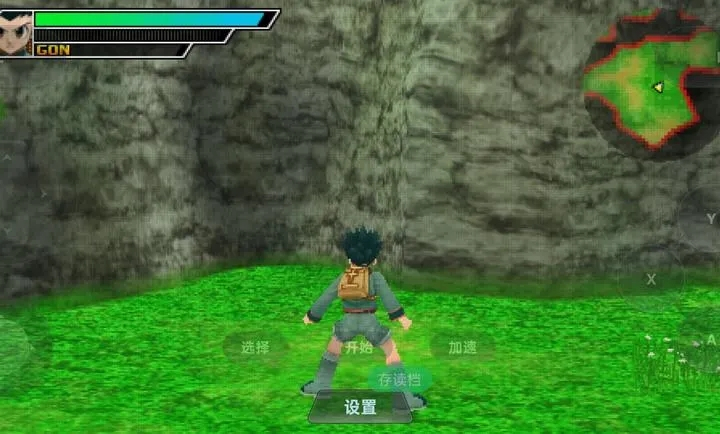Tap the on-screen X touch button
The width and height of the screenshot is (720, 434).
[650, 279]
